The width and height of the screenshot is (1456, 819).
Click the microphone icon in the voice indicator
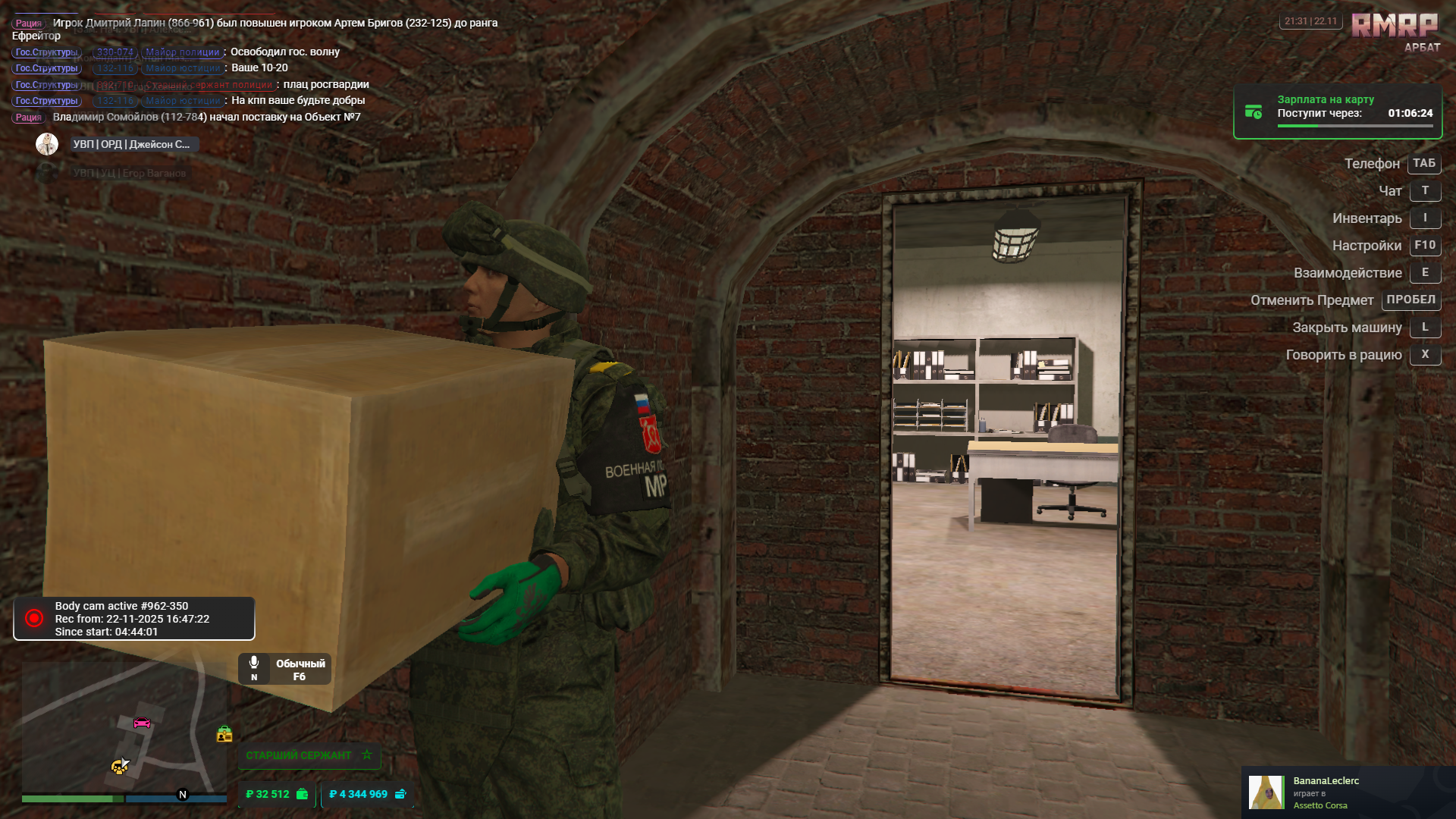[x=253, y=661]
